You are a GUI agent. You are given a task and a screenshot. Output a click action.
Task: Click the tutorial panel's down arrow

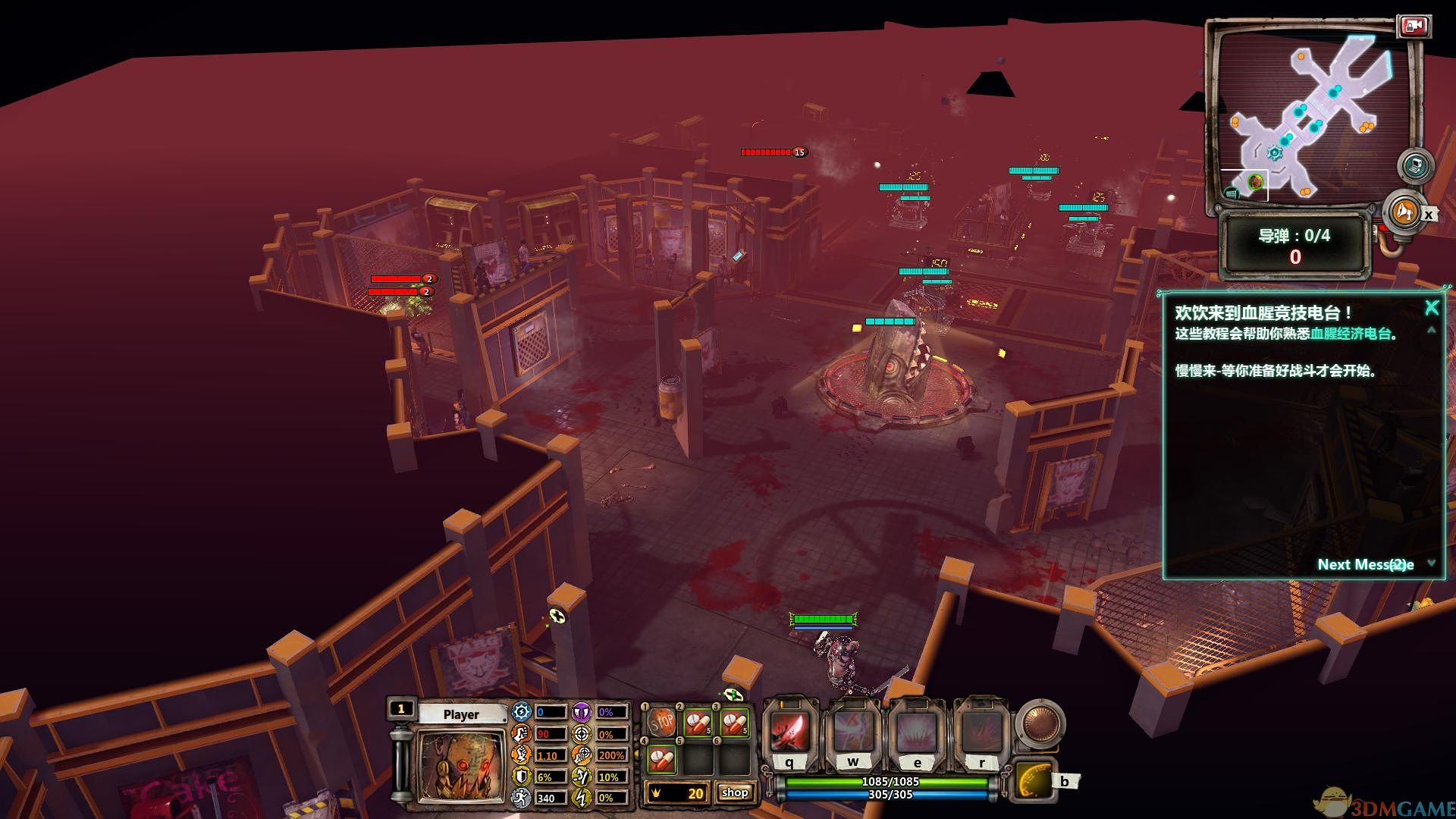click(x=1431, y=563)
